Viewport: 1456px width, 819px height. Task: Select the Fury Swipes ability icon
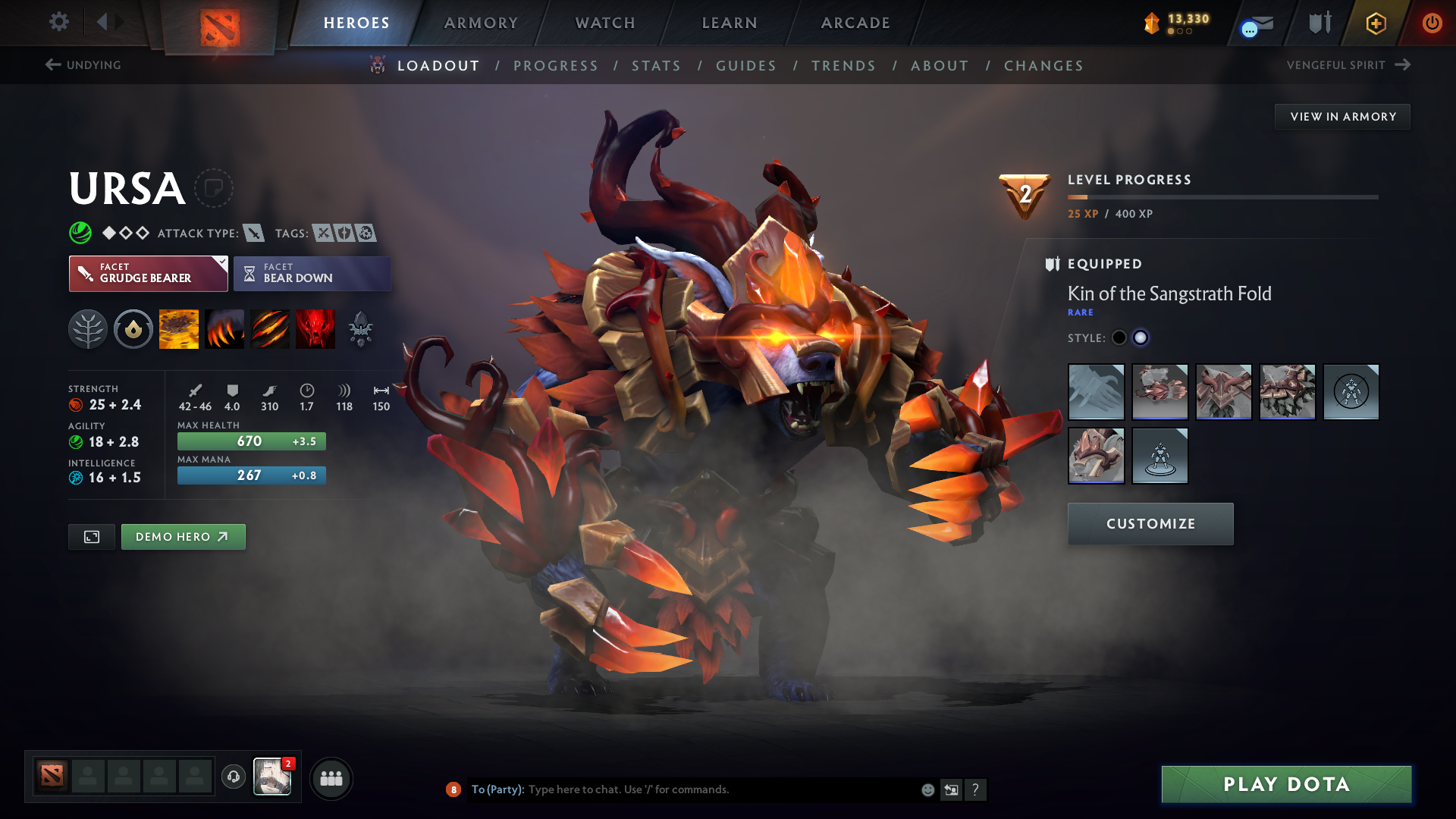coord(269,328)
